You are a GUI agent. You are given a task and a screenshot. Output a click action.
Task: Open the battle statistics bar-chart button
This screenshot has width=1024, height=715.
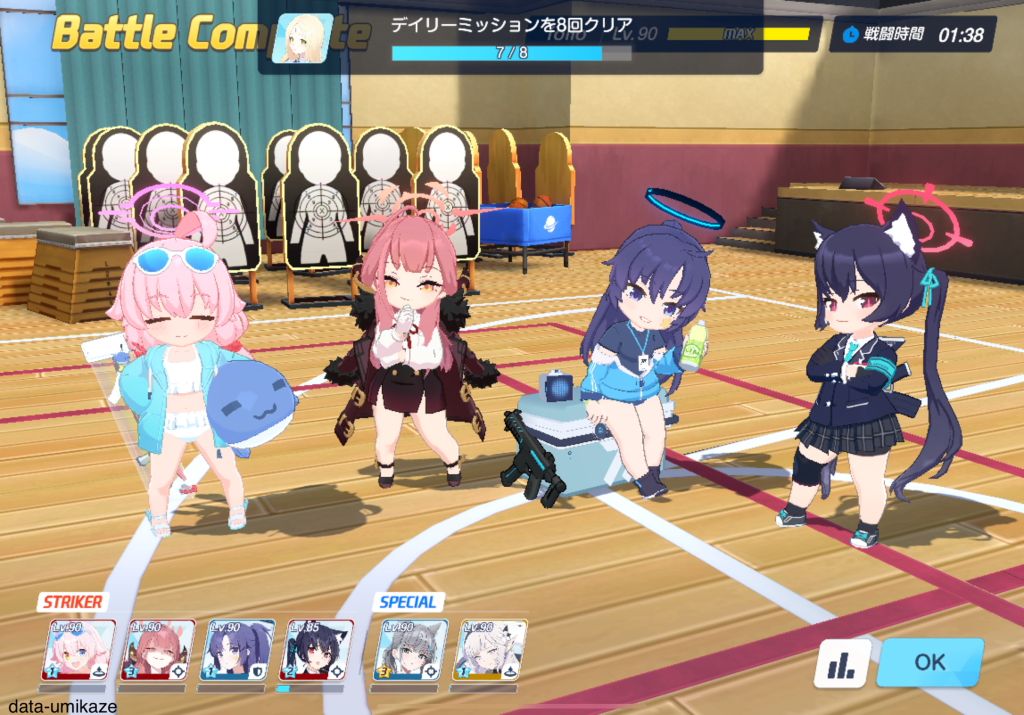(x=840, y=664)
